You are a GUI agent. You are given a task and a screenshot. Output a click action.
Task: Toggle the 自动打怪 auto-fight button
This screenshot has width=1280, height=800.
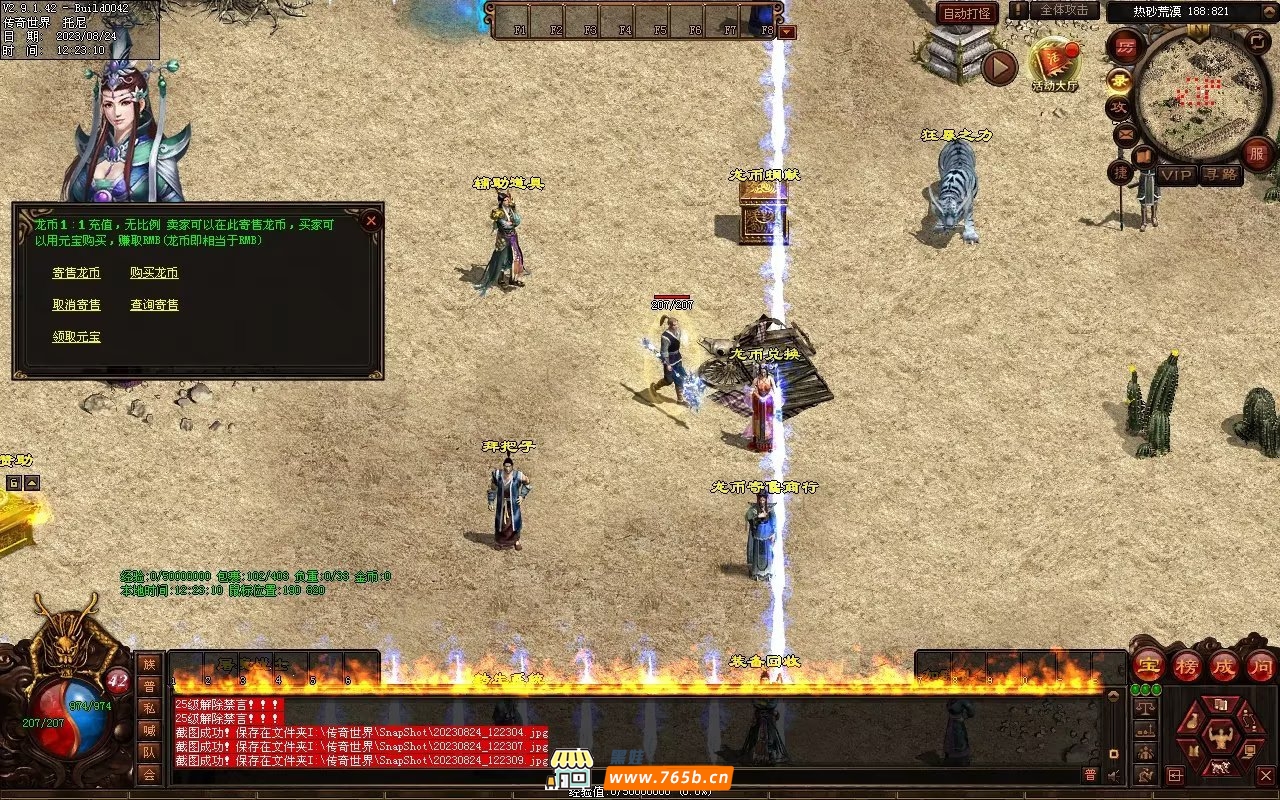[x=967, y=14]
